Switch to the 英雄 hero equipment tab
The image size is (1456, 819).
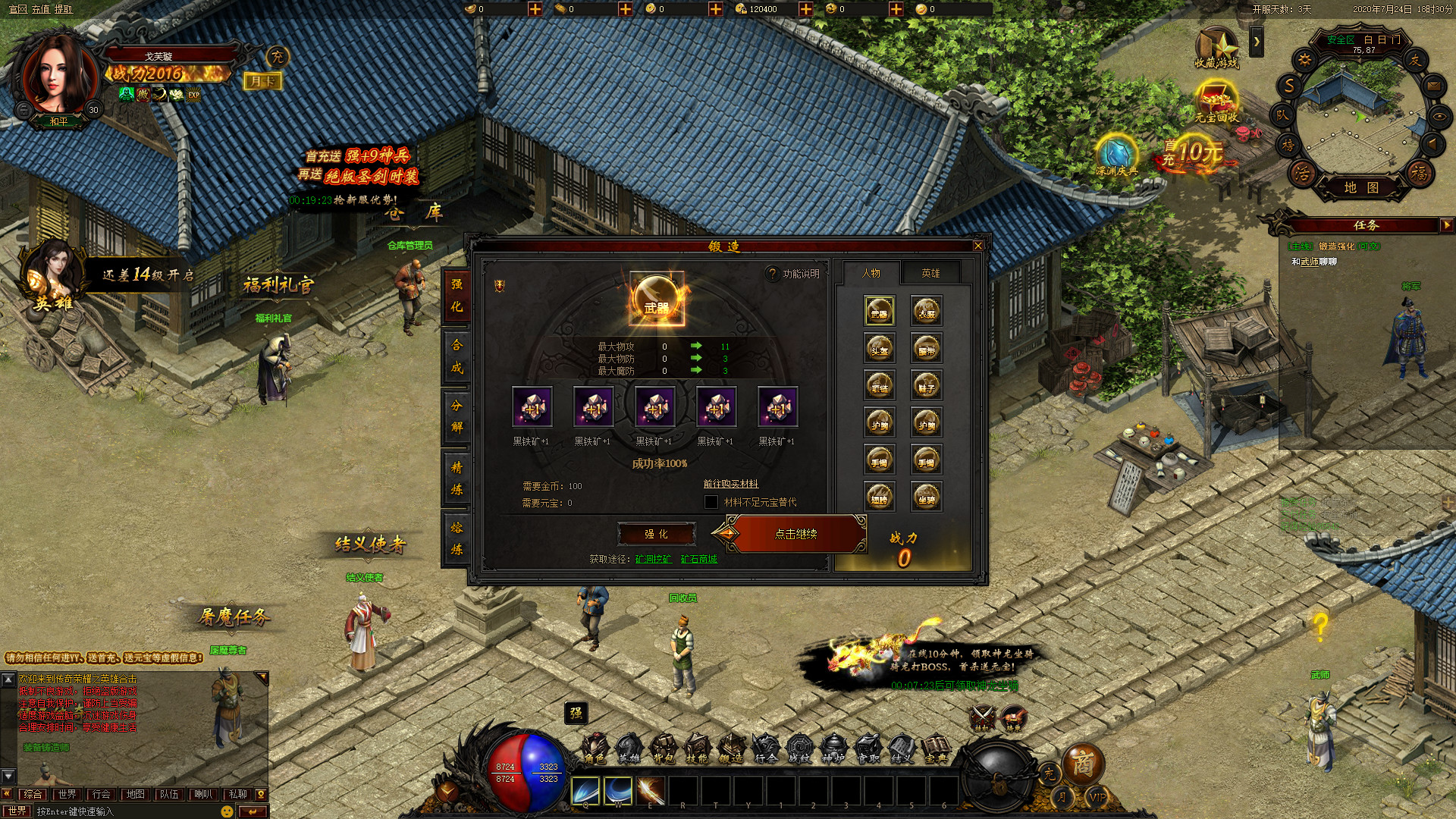click(x=930, y=273)
